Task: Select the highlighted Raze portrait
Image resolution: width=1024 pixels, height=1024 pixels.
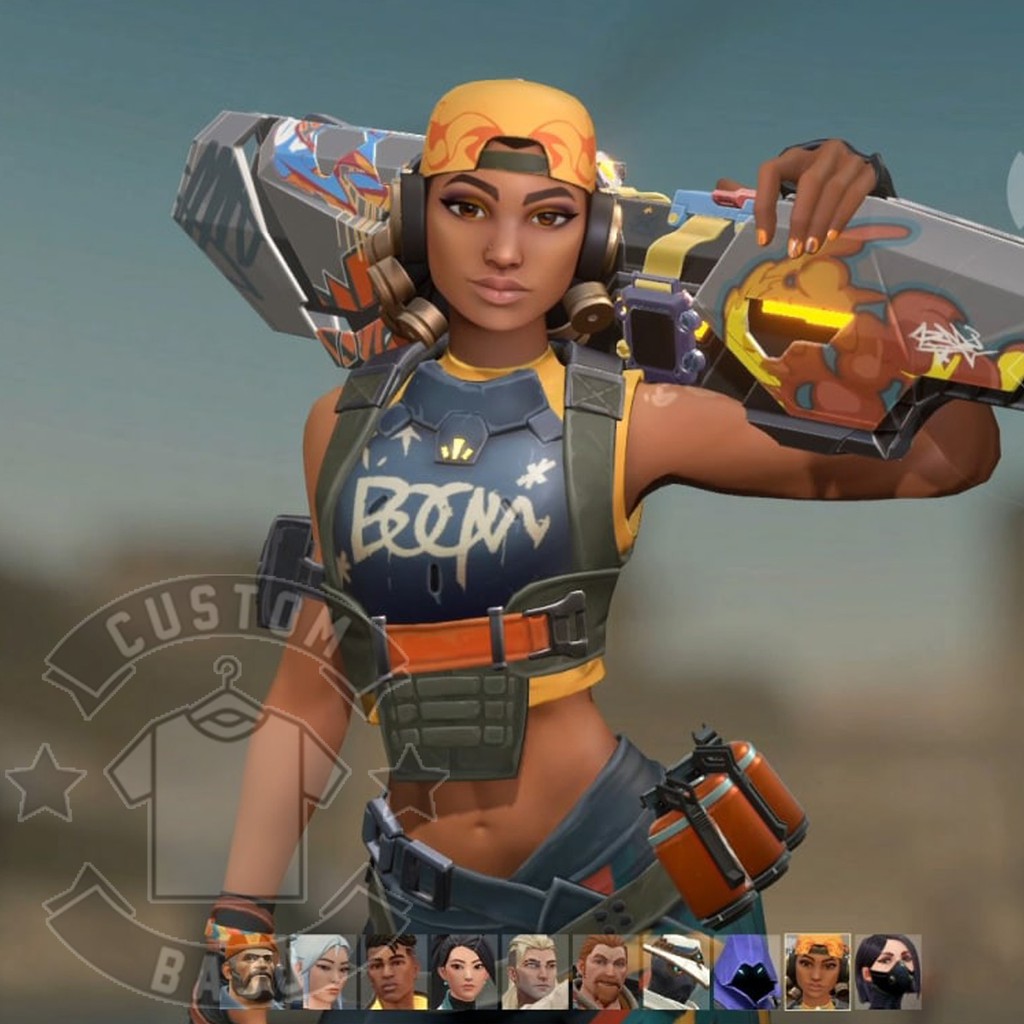Action: pyautogui.click(x=817, y=972)
